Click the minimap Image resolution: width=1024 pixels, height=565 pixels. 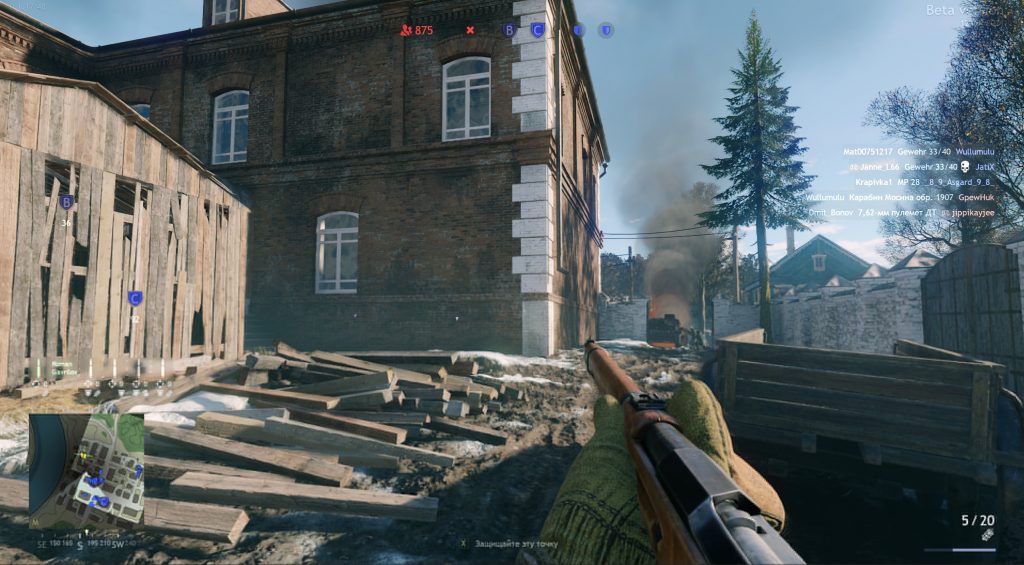pyautogui.click(x=86, y=470)
